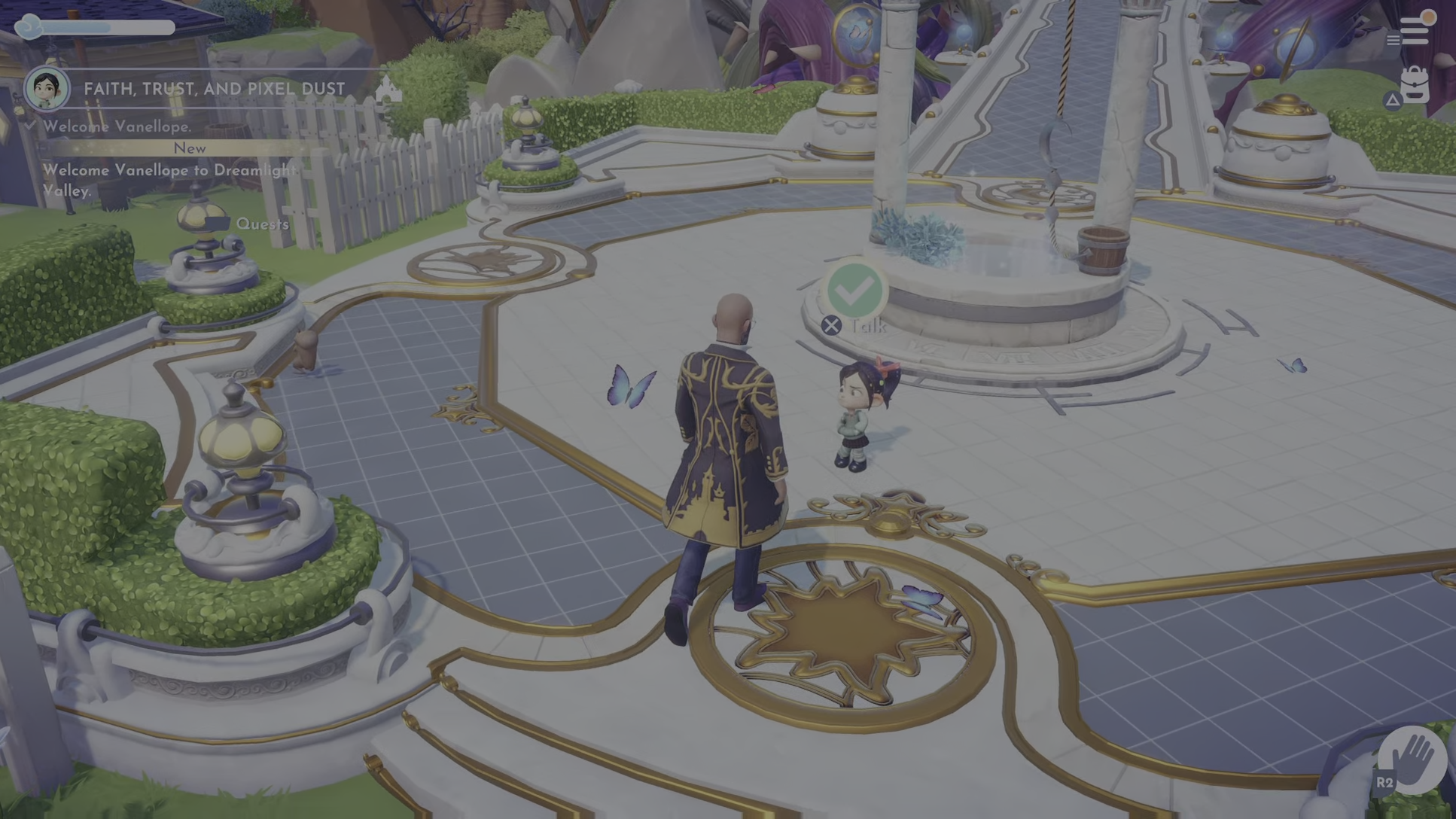Click Vanellope's portrait in the quest tracker
This screenshot has width=1456, height=819.
(47, 88)
